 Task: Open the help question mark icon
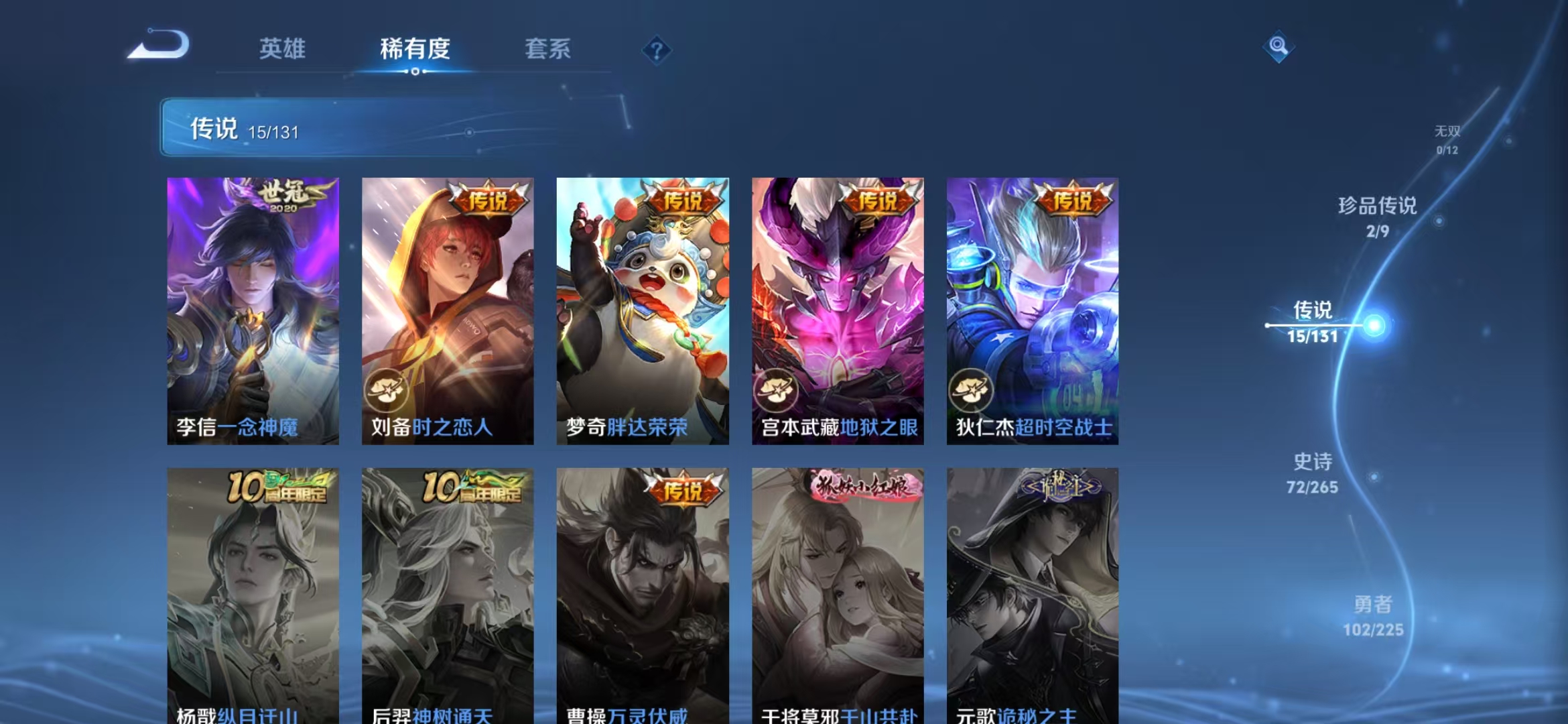657,50
